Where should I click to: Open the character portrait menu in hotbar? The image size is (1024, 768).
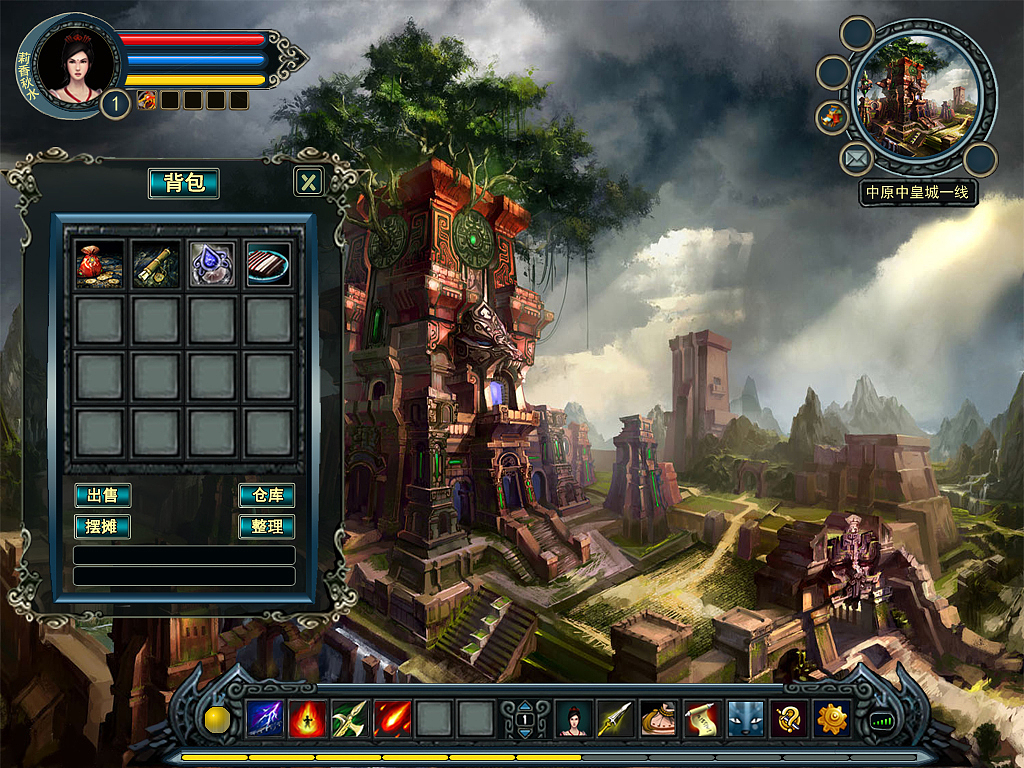[573, 719]
